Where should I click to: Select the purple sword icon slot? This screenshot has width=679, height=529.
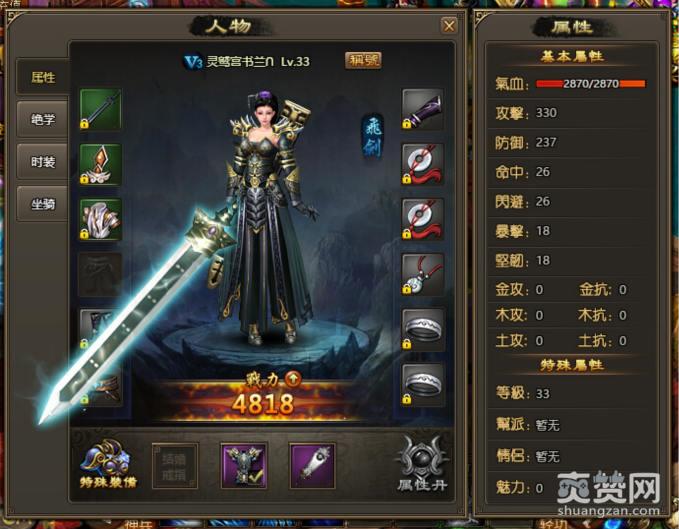(x=311, y=466)
